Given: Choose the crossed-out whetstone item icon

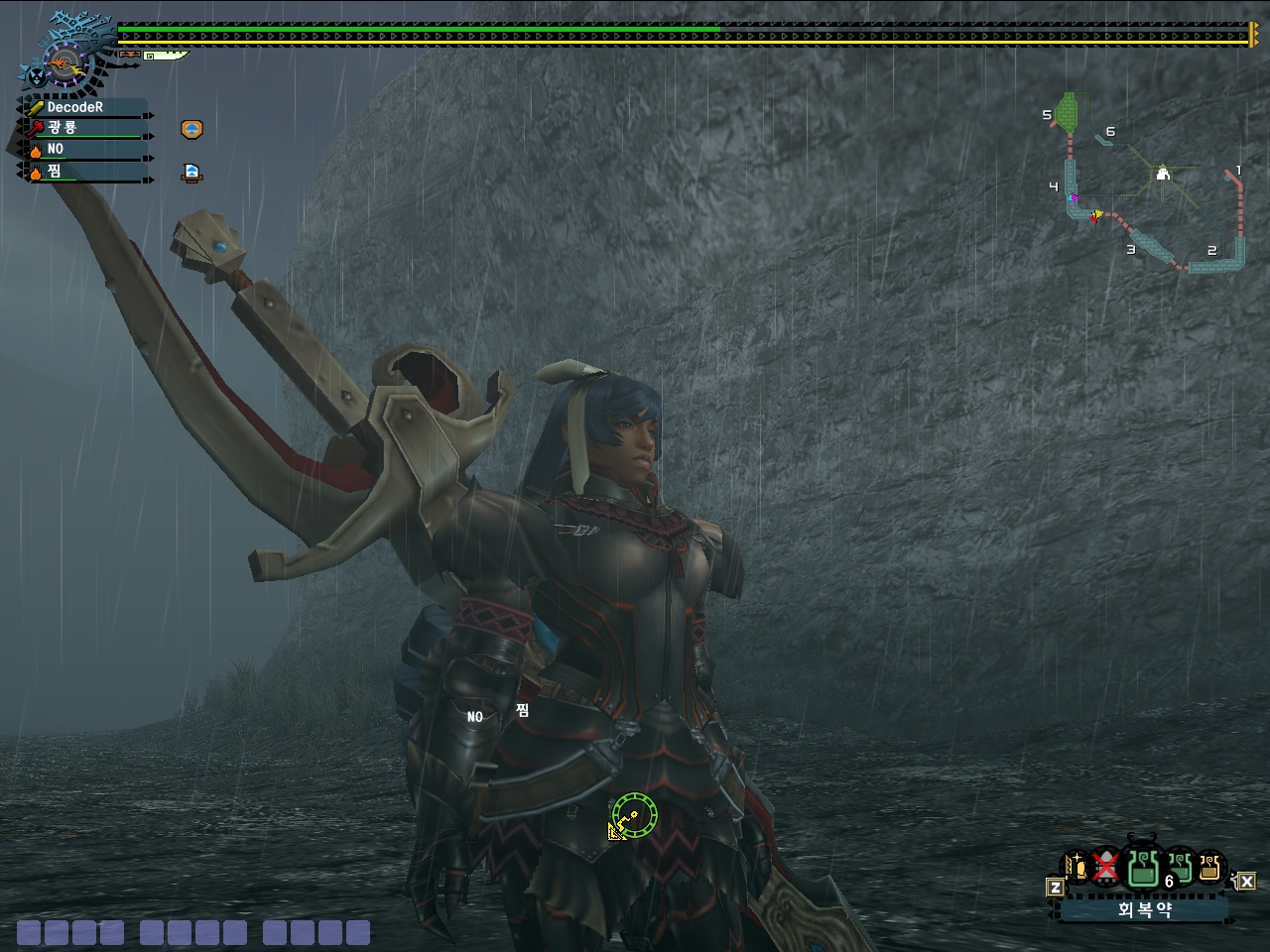Looking at the screenshot, I should 1105,868.
